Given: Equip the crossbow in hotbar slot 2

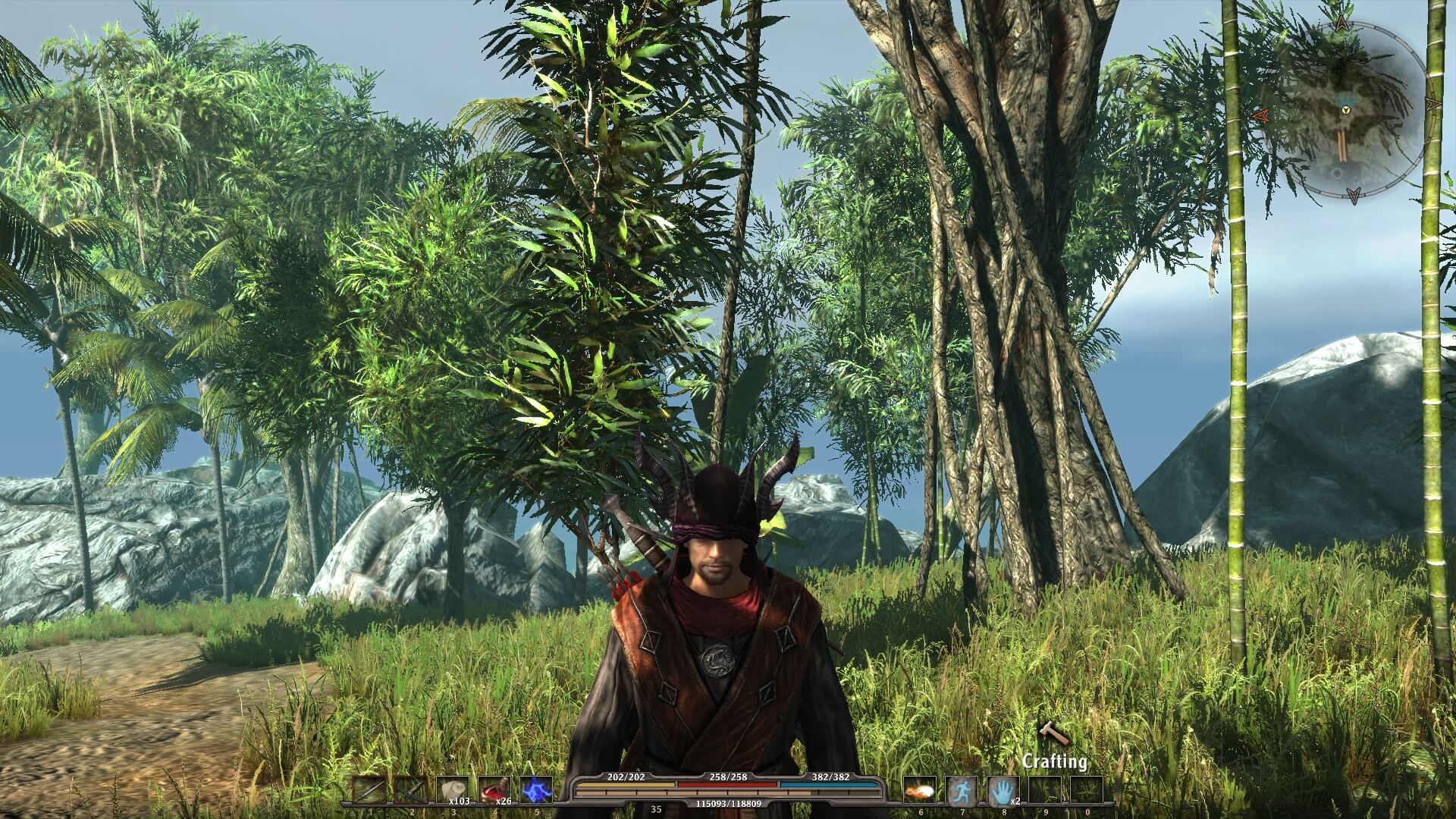Looking at the screenshot, I should [410, 790].
